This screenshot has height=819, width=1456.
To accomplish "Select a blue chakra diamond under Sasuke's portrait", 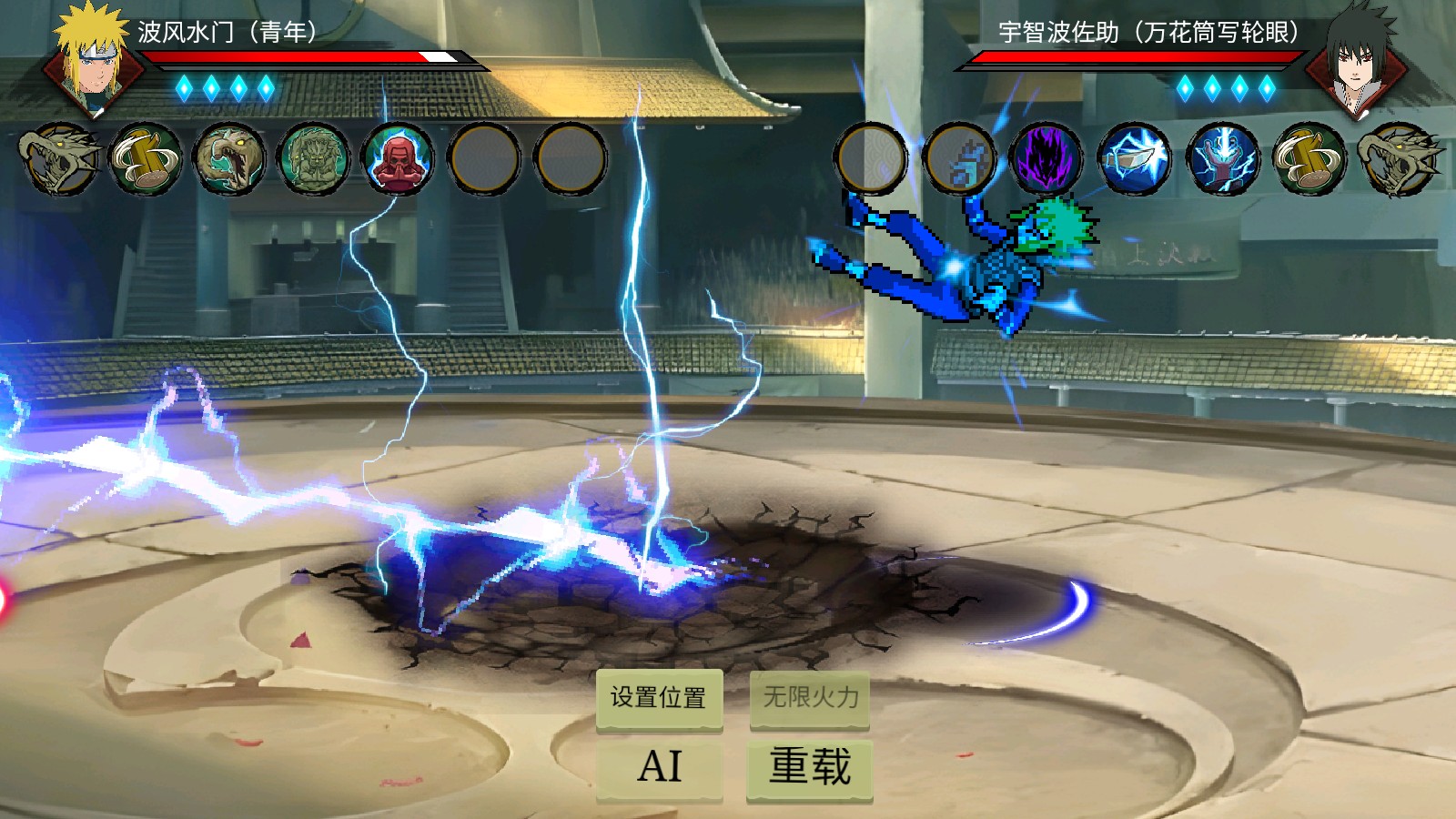I will (1210, 86).
